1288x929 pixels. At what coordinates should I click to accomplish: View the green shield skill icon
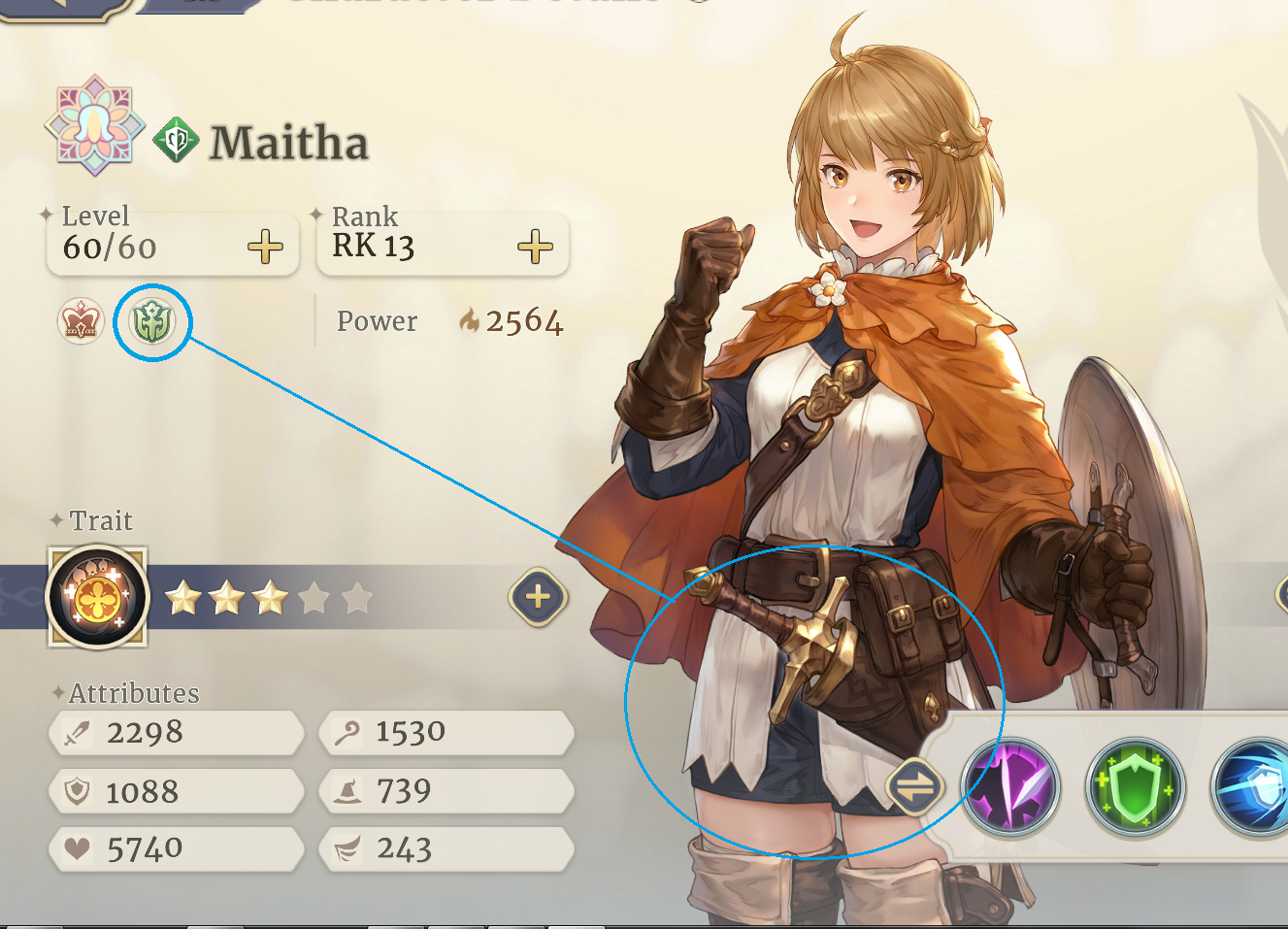coord(1135,786)
